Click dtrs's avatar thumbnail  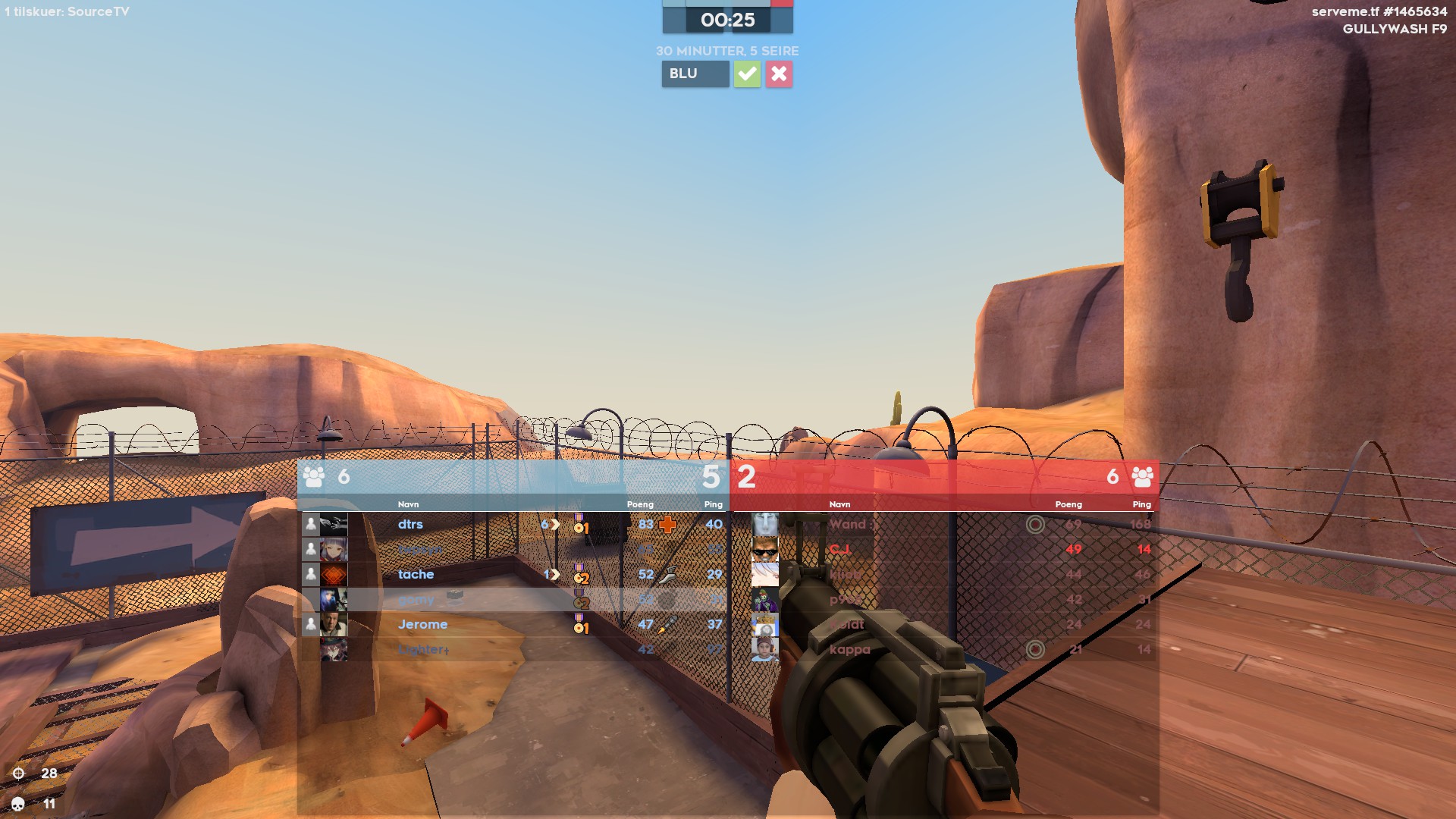point(334,524)
